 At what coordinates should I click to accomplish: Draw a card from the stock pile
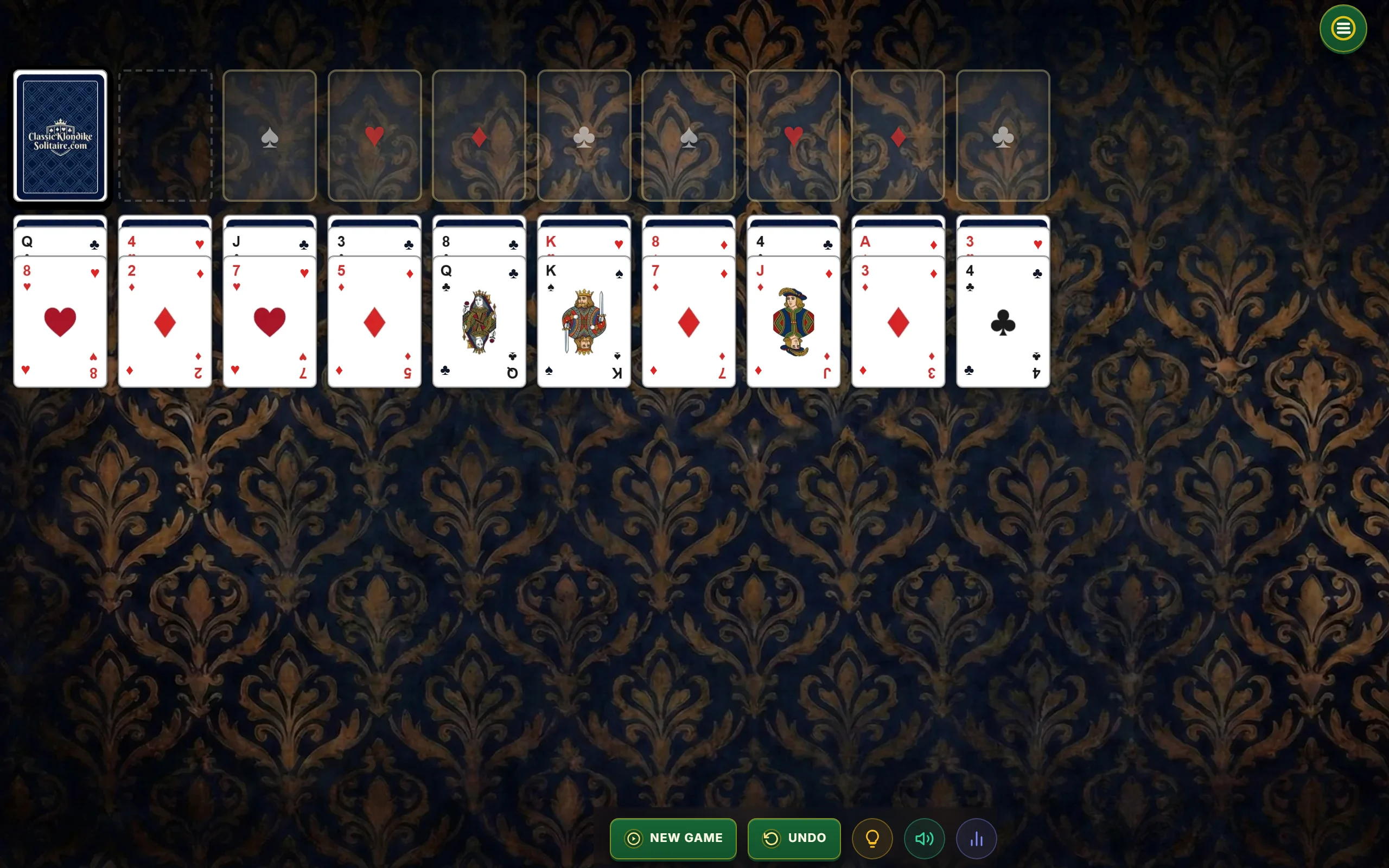pos(60,136)
